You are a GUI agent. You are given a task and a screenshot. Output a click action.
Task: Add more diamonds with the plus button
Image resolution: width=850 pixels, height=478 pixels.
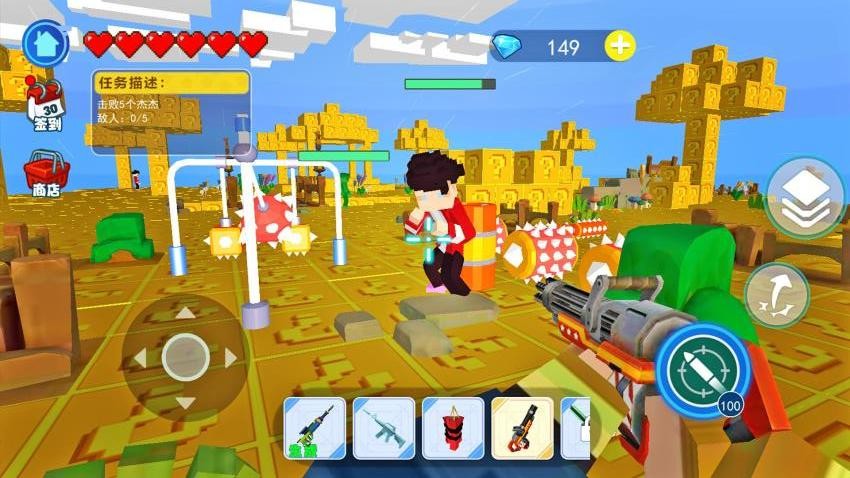pyautogui.click(x=621, y=46)
